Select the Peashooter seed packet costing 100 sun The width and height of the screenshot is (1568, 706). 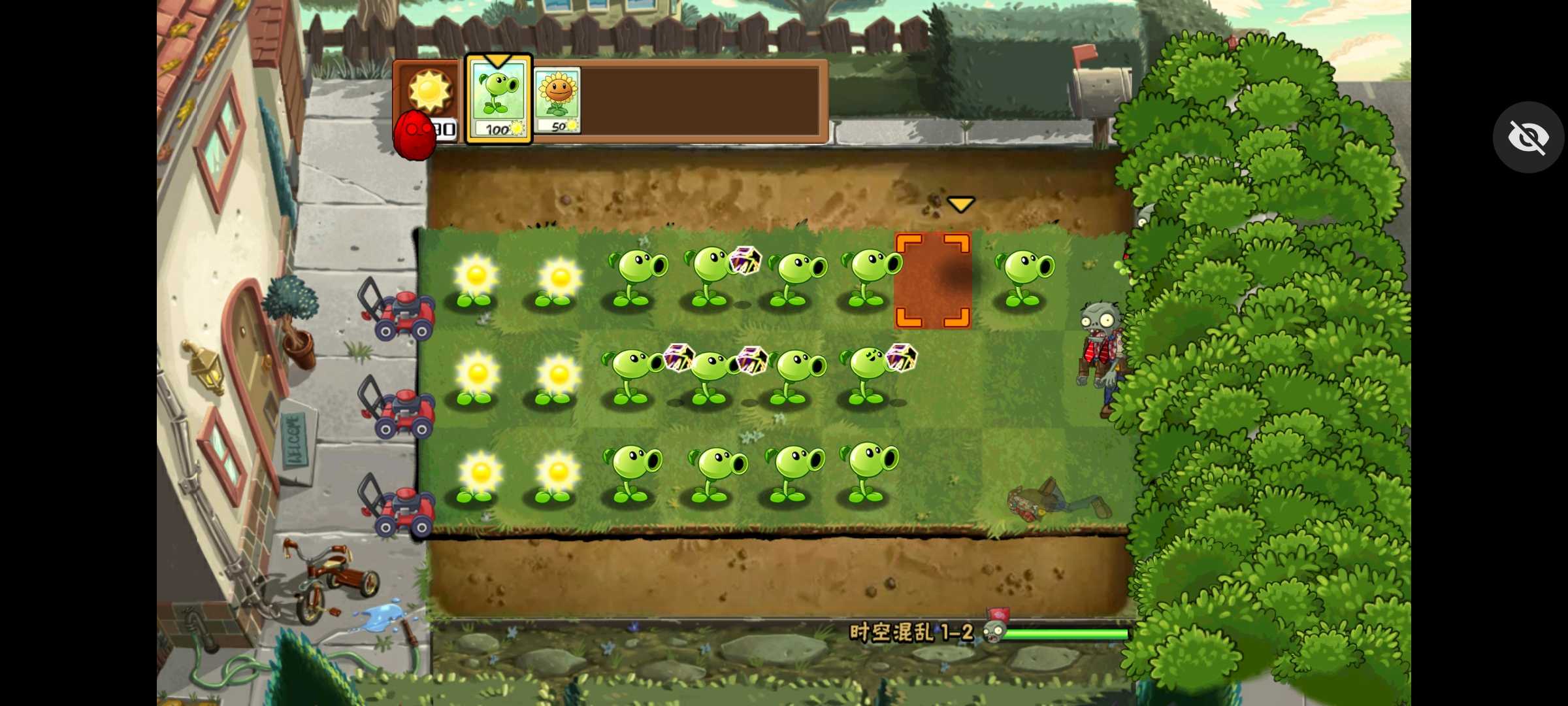tap(498, 97)
